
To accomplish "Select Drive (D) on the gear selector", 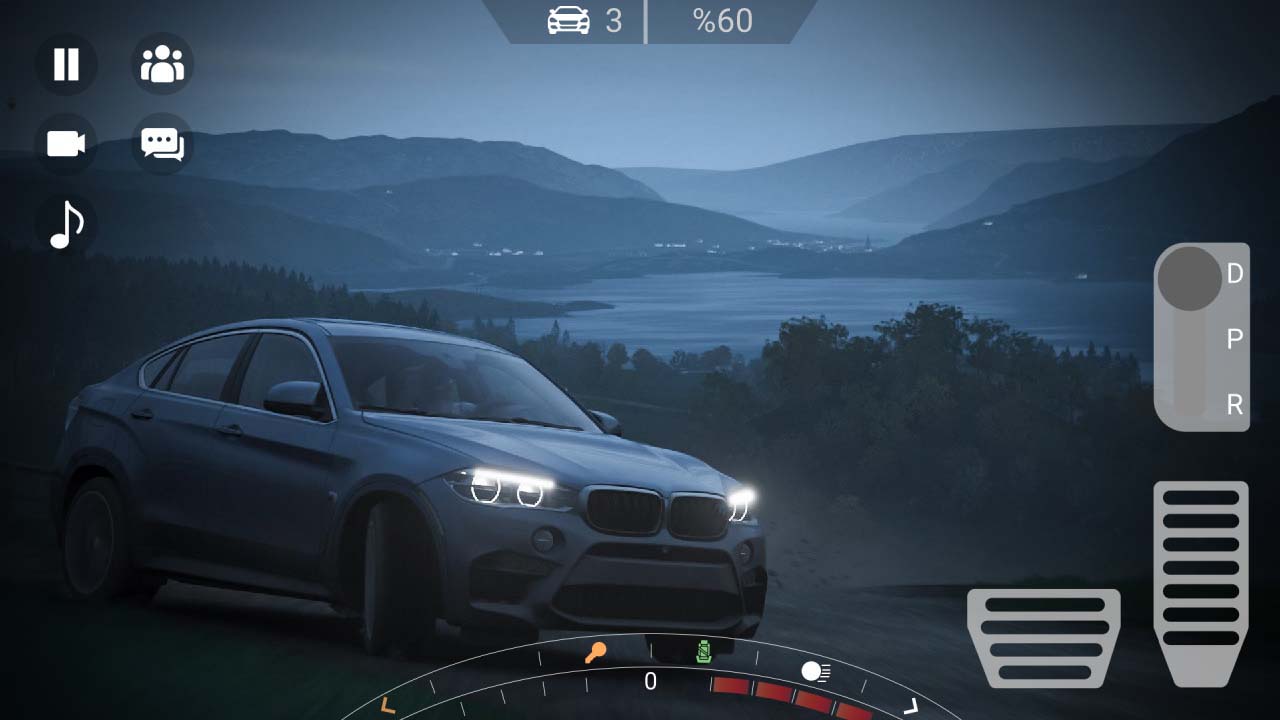I will (1232, 272).
